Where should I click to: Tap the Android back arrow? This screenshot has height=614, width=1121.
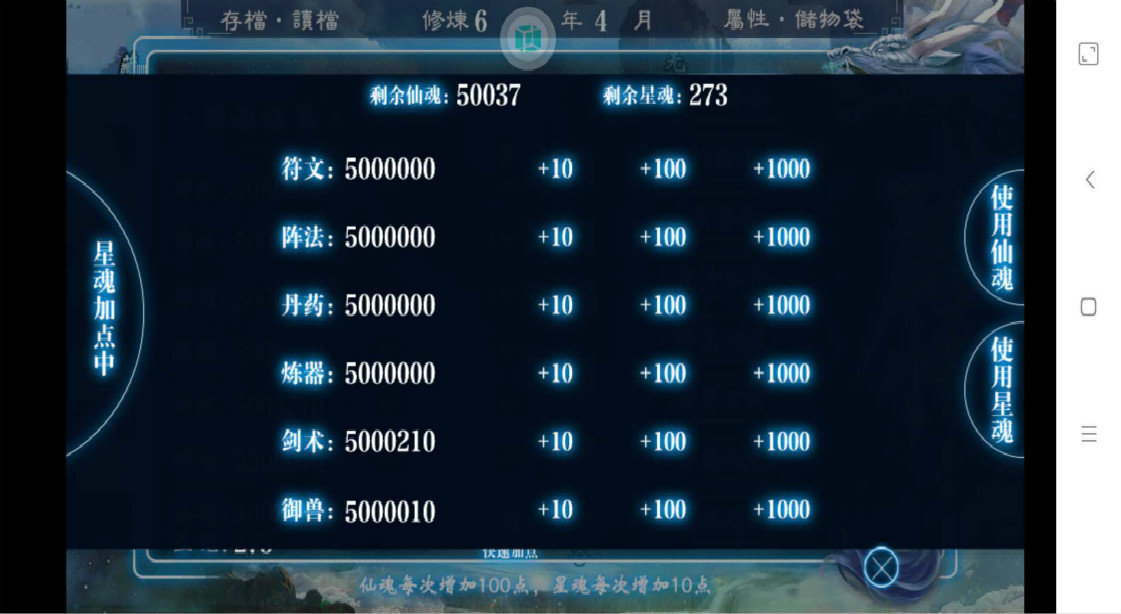(x=1089, y=180)
